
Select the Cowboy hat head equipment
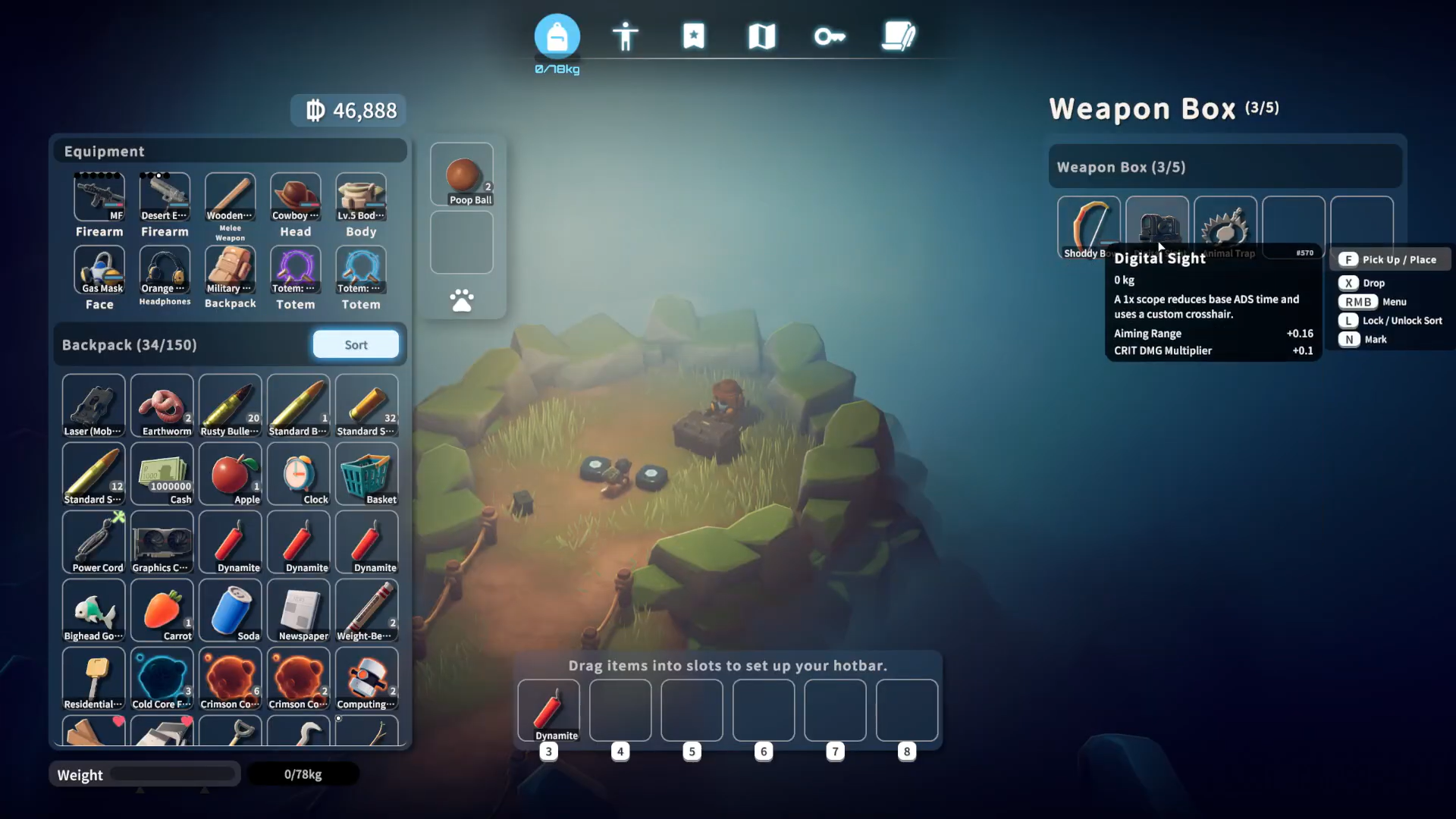tap(296, 197)
